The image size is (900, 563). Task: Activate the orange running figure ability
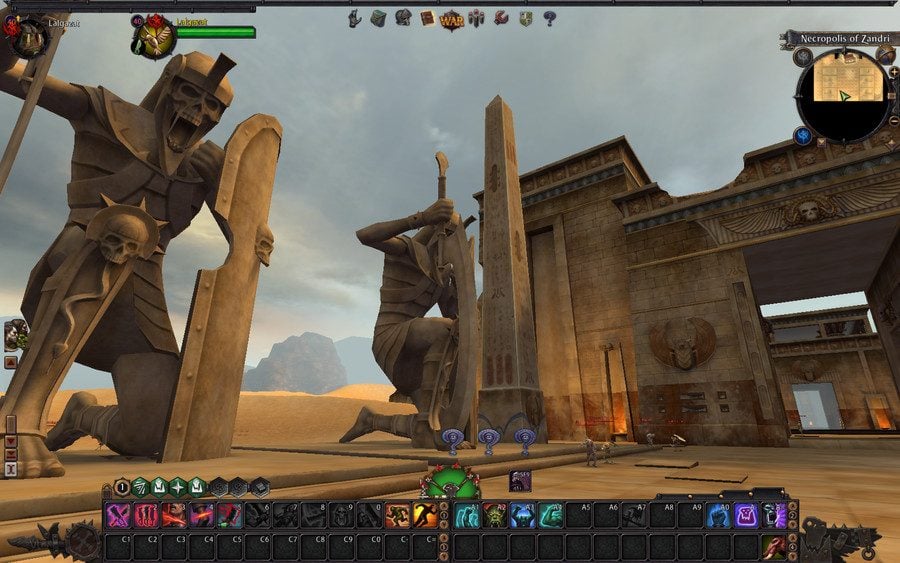click(426, 515)
